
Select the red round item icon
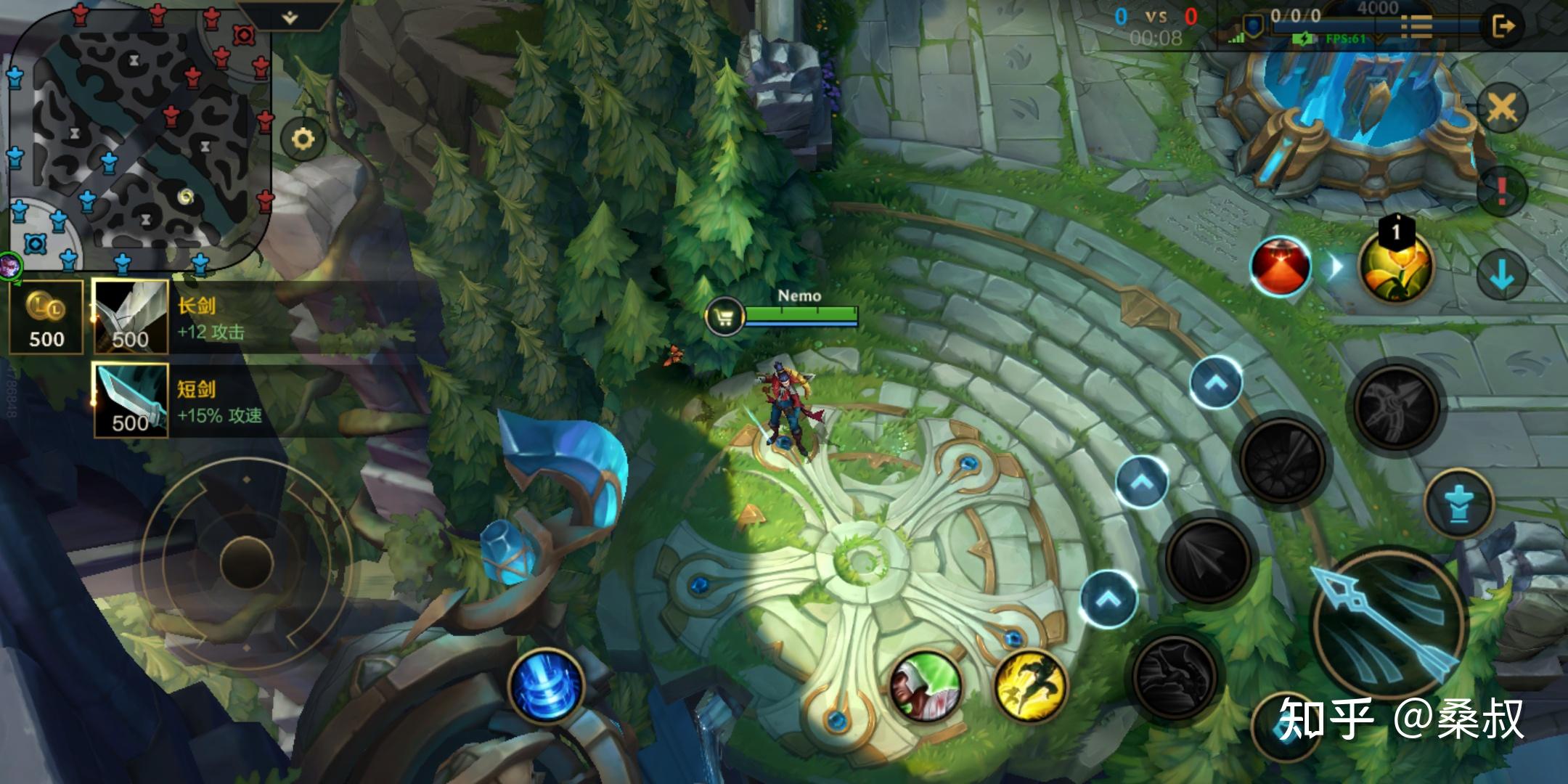point(1281,266)
